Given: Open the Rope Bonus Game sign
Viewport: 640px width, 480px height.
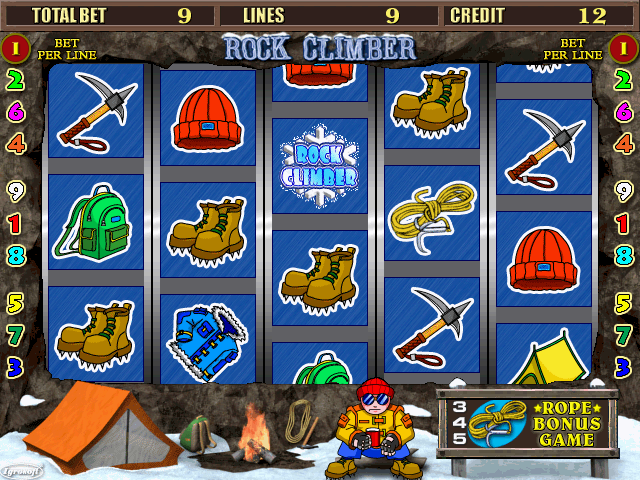Looking at the screenshot, I should [526, 424].
